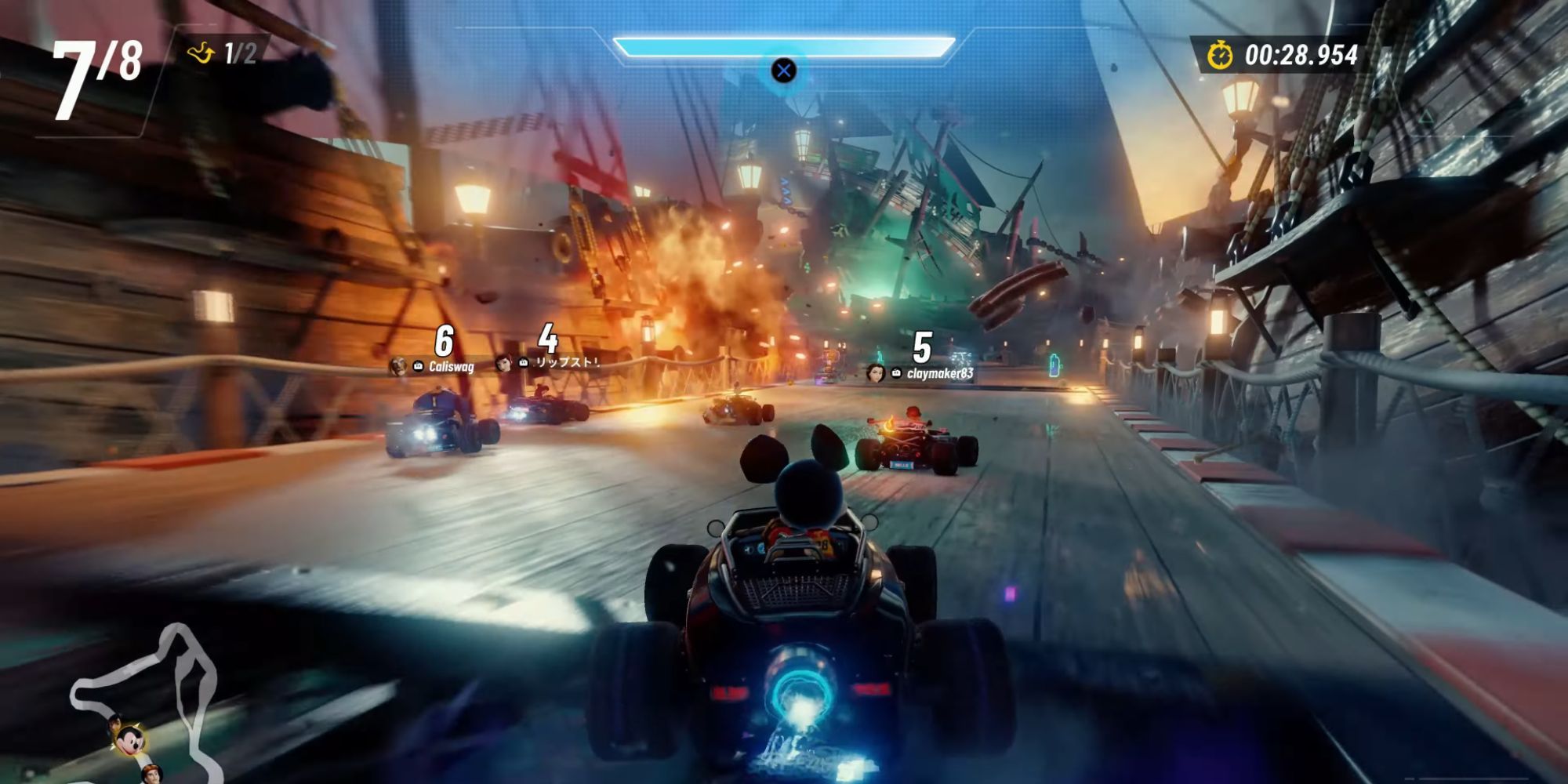Image resolution: width=1568 pixels, height=784 pixels.
Task: Expand racer 6's position marker above Caliswag
Action: pos(443,339)
